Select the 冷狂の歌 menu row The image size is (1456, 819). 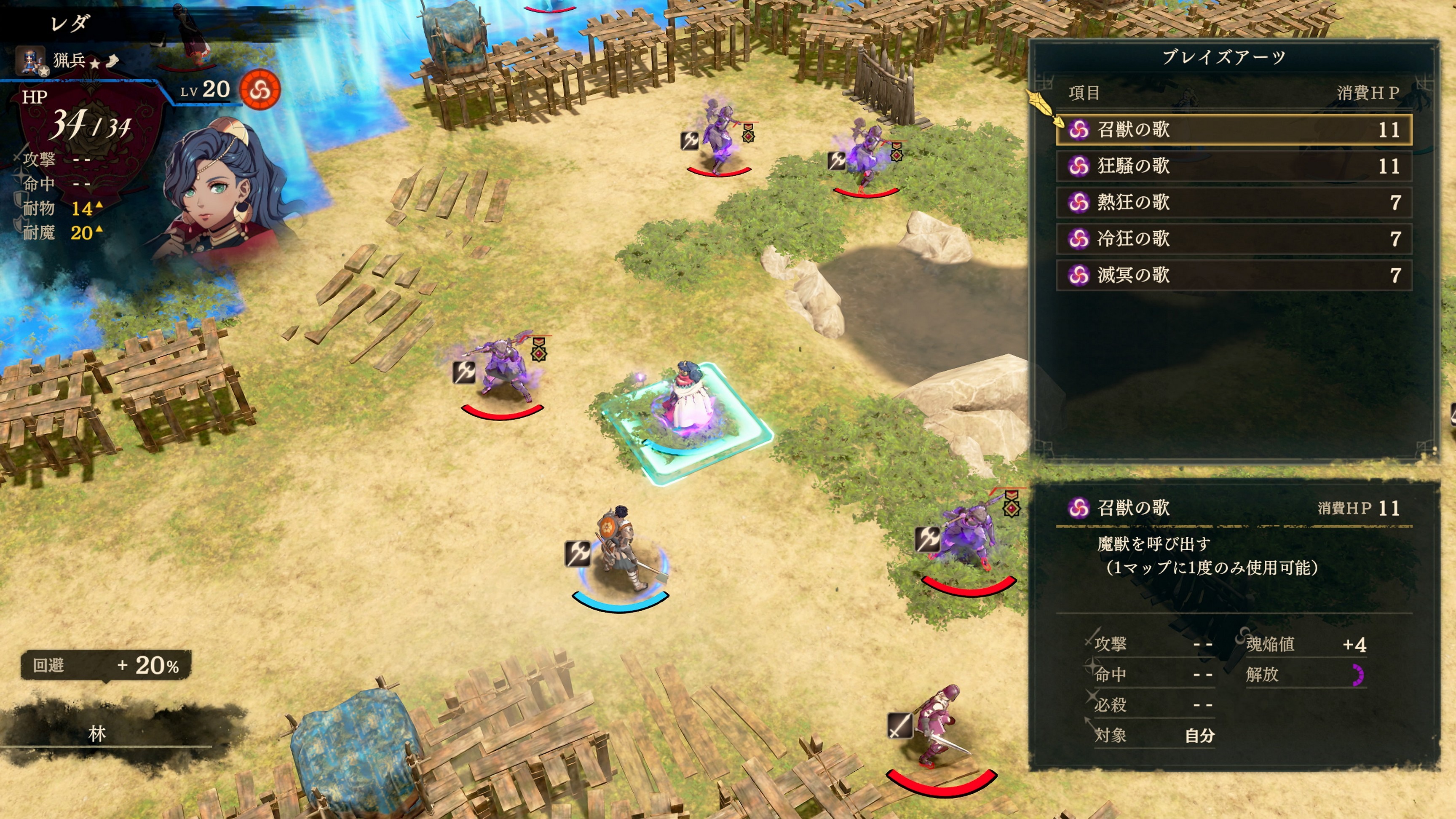(x=1233, y=238)
